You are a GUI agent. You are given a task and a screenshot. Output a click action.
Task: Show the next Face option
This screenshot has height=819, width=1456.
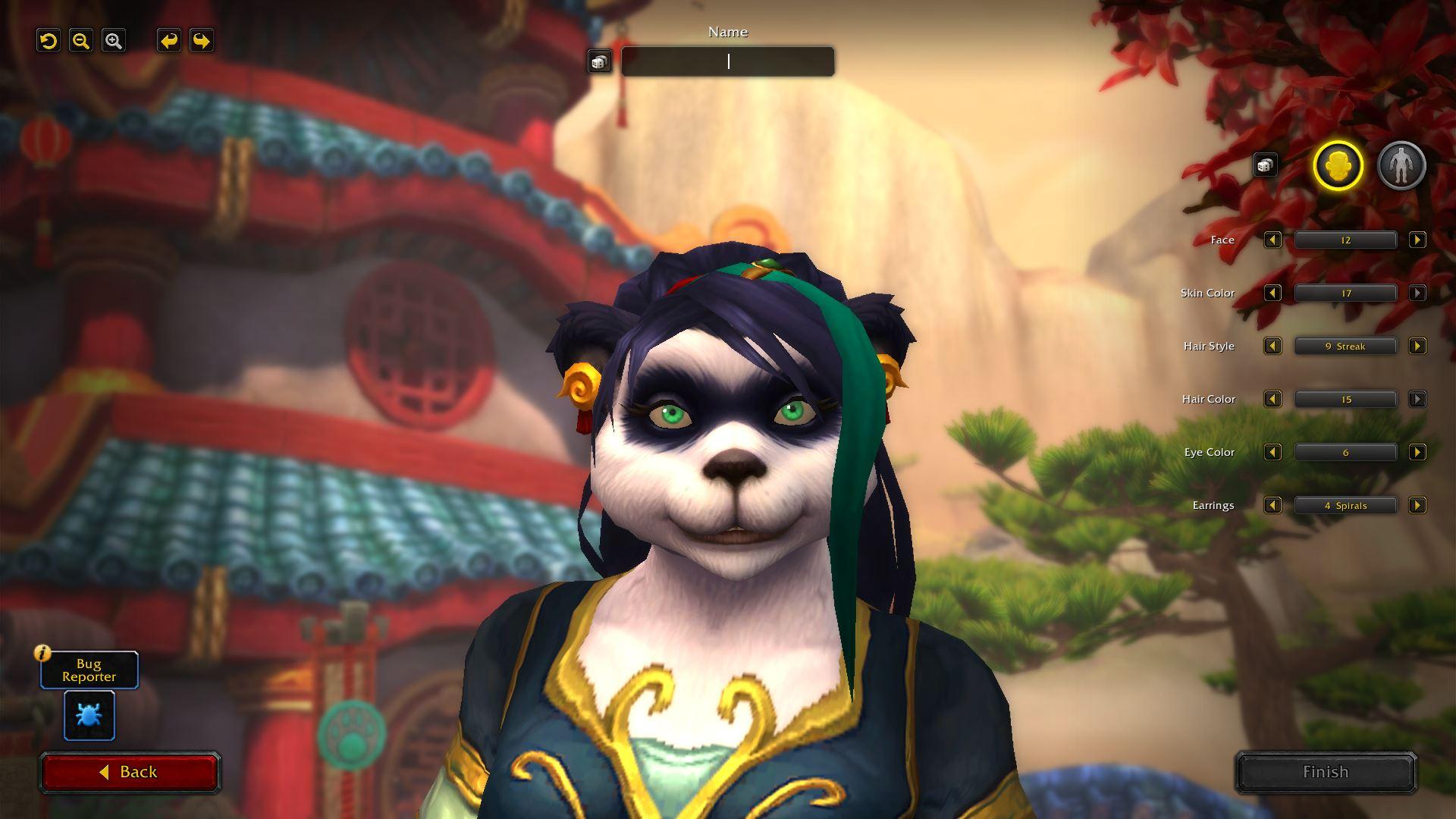tap(1417, 240)
